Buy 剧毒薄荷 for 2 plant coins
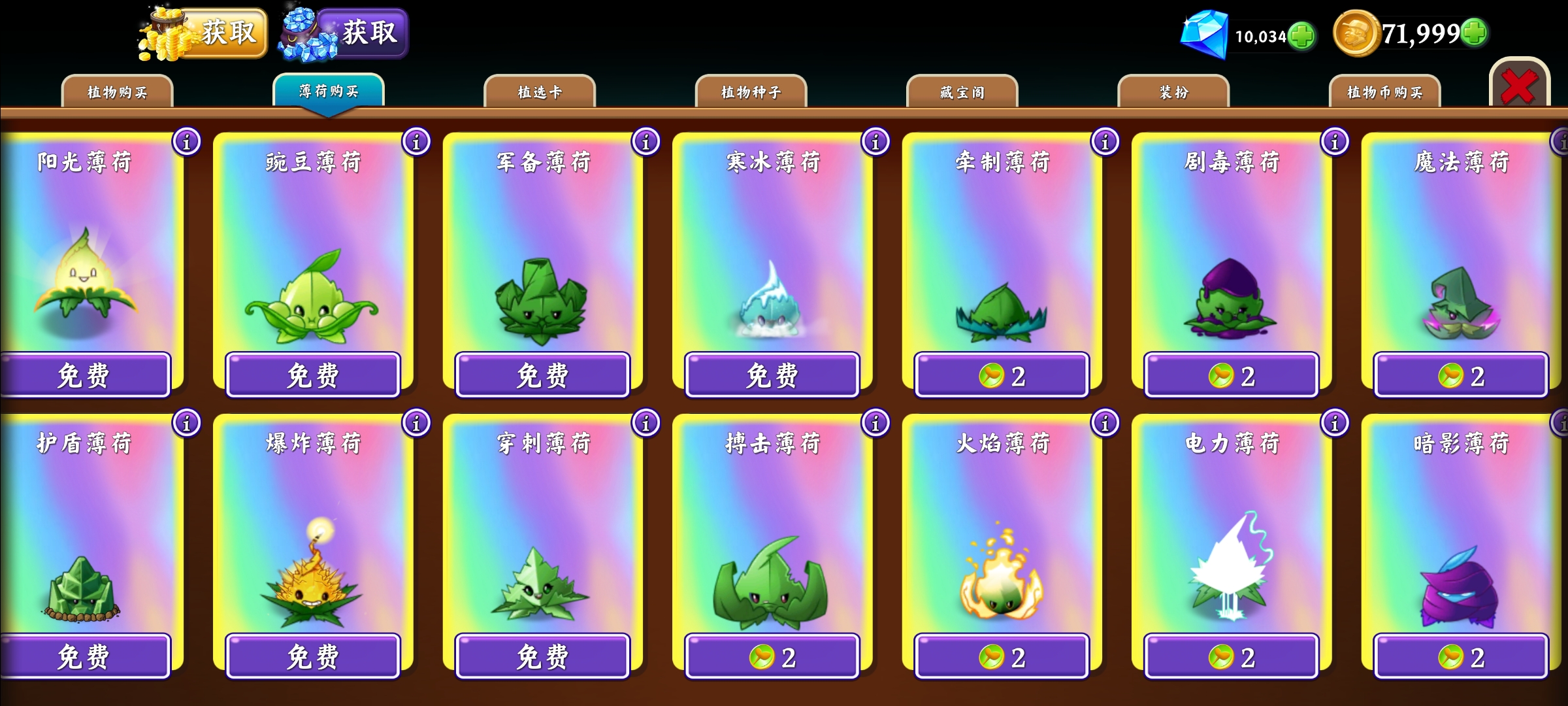The image size is (1568, 706). 1232,375
